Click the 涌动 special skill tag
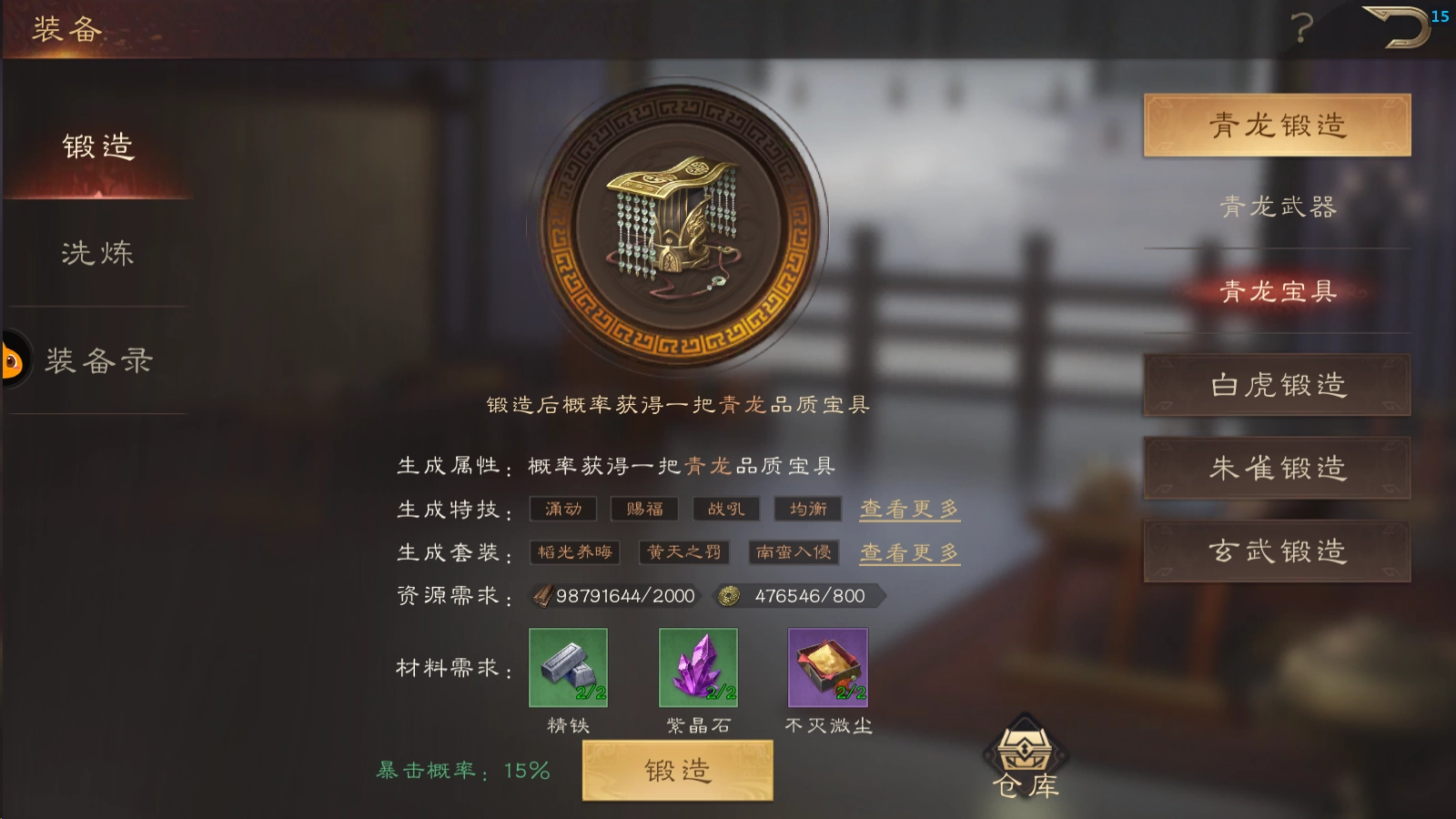This screenshot has width=1456, height=819. 562,509
